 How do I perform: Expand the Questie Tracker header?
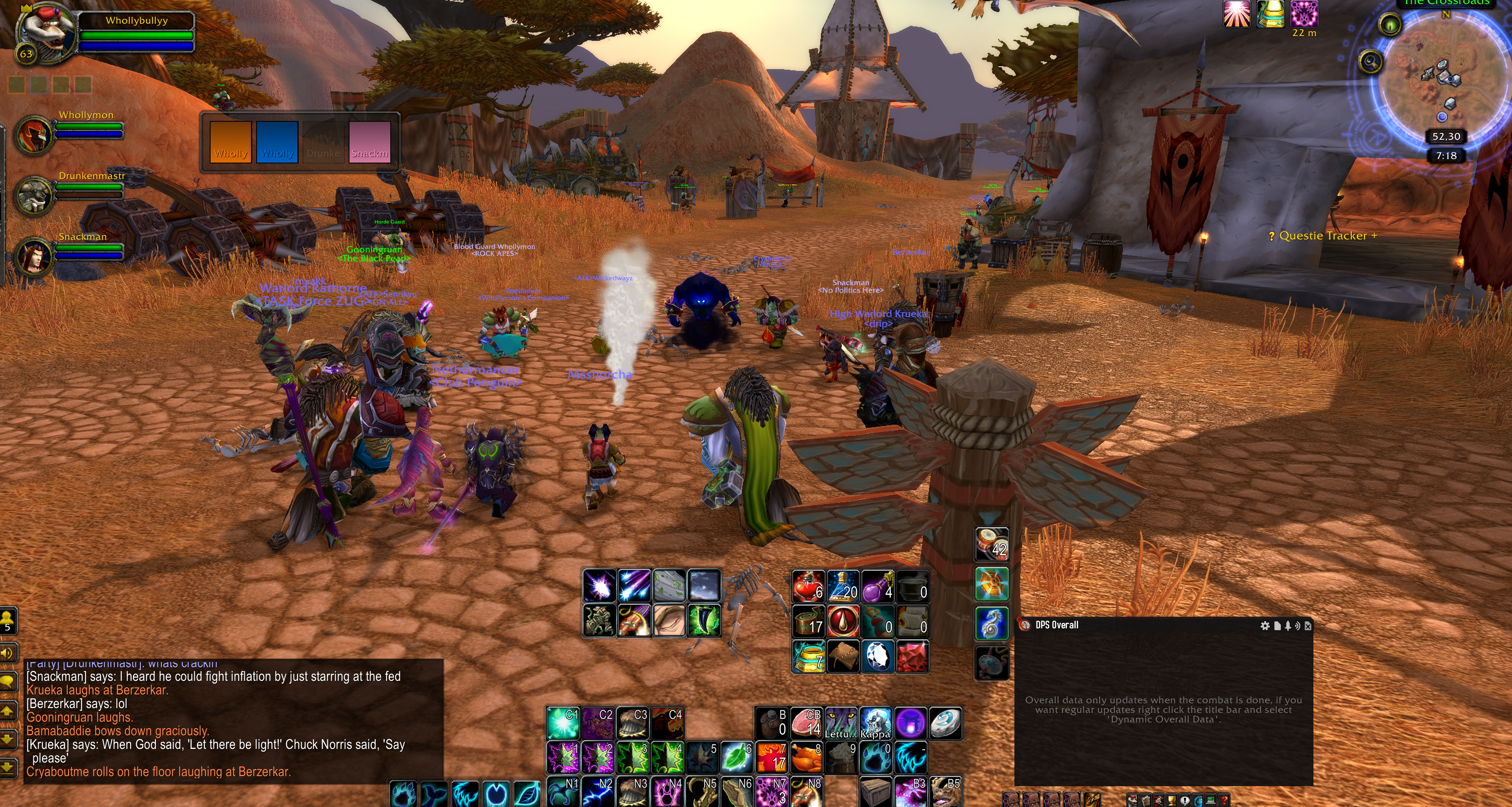(x=1322, y=235)
